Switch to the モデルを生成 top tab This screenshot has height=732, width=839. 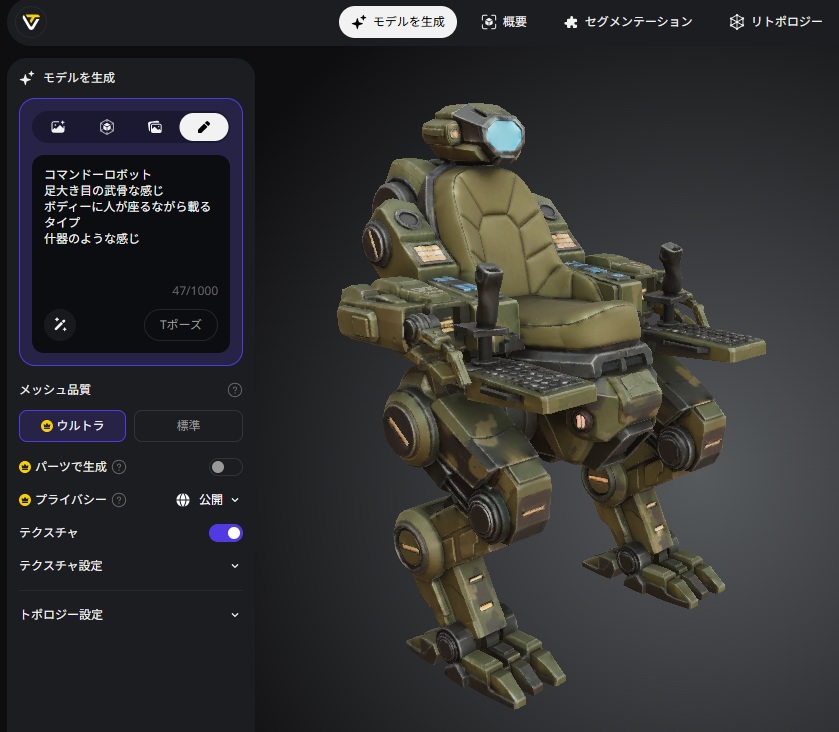(398, 22)
